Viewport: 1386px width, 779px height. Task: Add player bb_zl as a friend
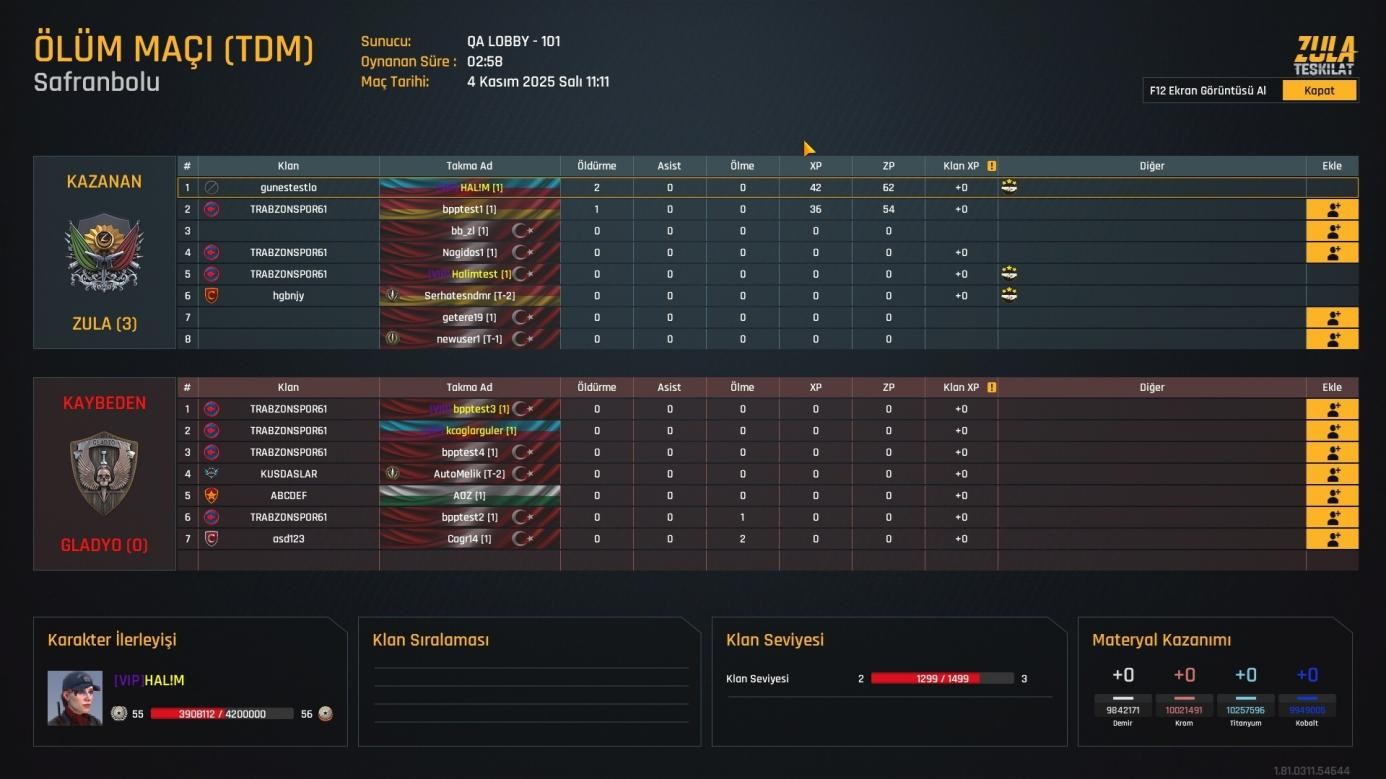[x=1332, y=231]
